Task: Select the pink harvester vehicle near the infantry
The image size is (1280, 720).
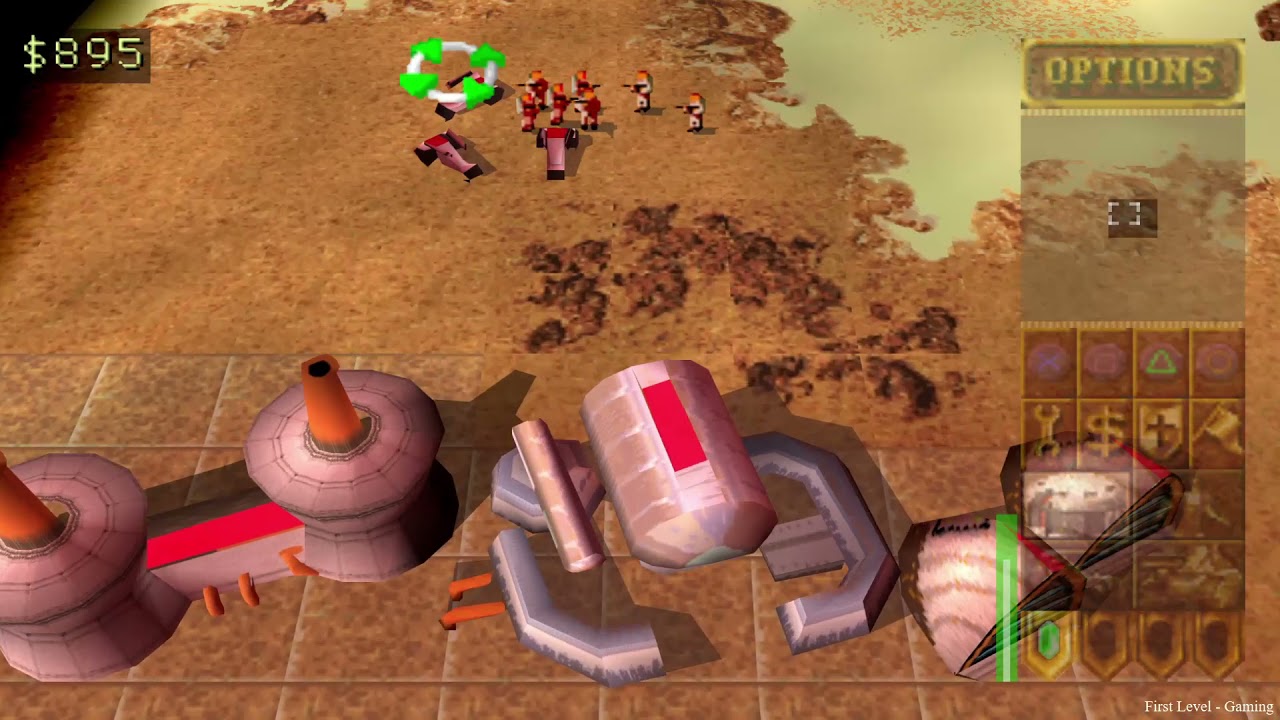Action: (x=555, y=150)
